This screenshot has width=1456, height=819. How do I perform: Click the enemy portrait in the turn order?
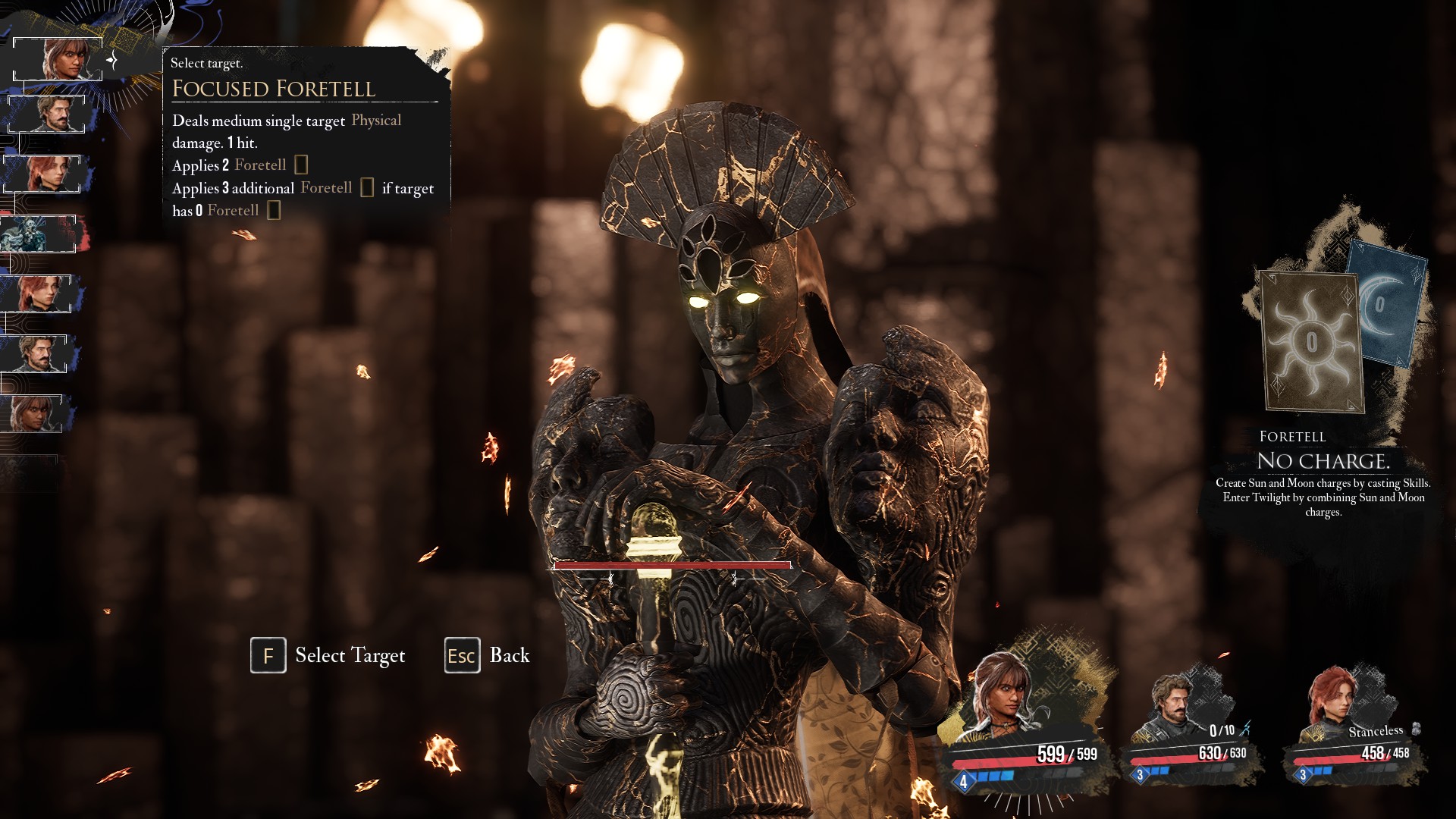pyautogui.click(x=38, y=234)
